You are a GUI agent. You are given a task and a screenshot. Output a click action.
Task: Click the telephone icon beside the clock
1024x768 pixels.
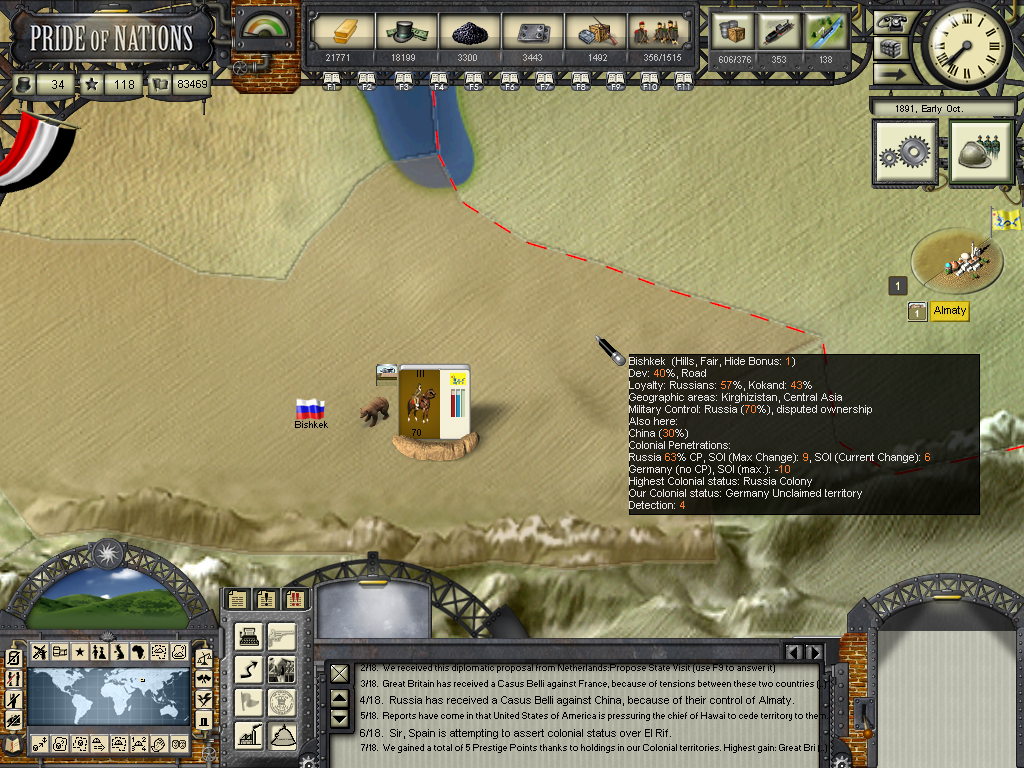coord(890,22)
